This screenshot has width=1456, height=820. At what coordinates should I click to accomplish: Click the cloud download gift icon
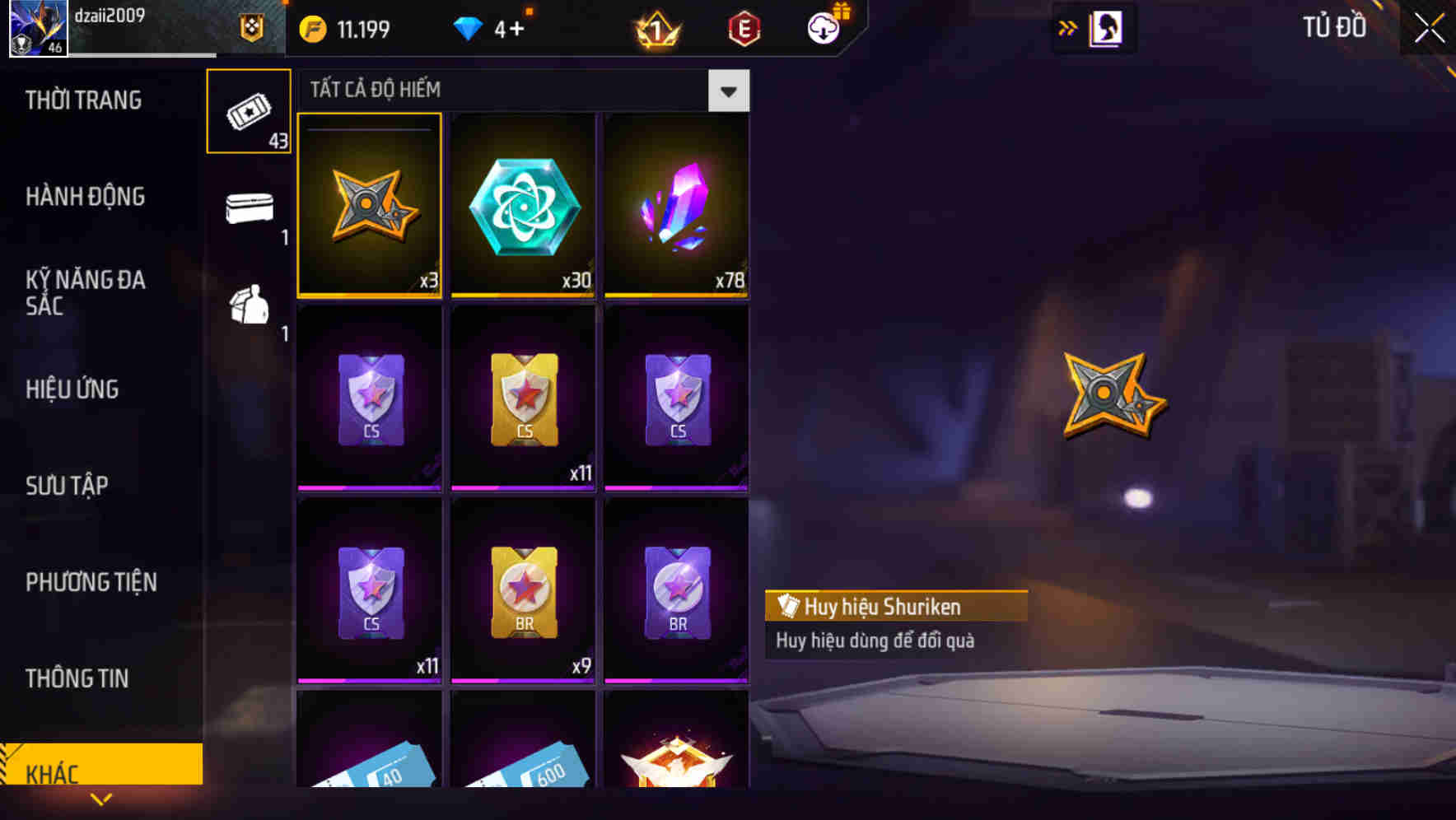click(822, 27)
